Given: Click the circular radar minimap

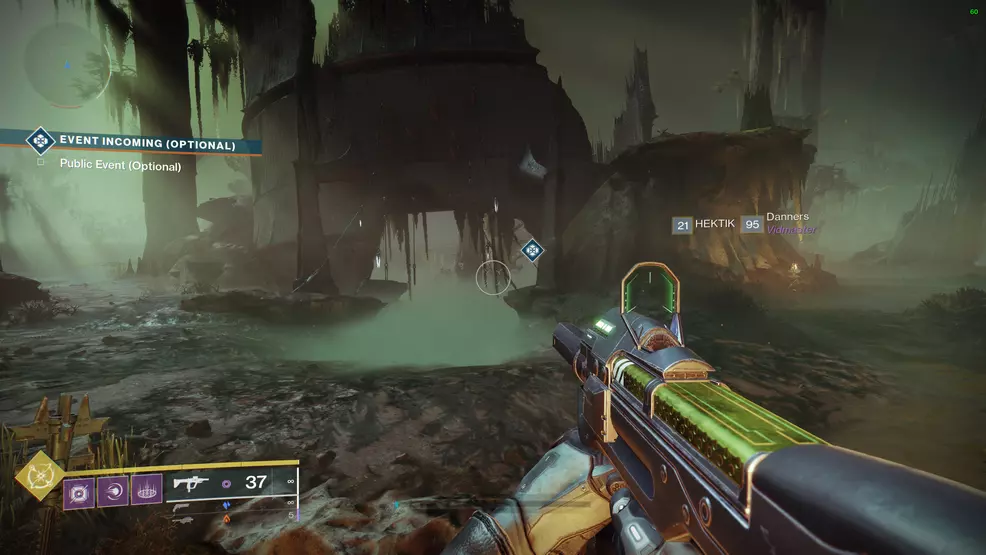Looking at the screenshot, I should (x=66, y=65).
